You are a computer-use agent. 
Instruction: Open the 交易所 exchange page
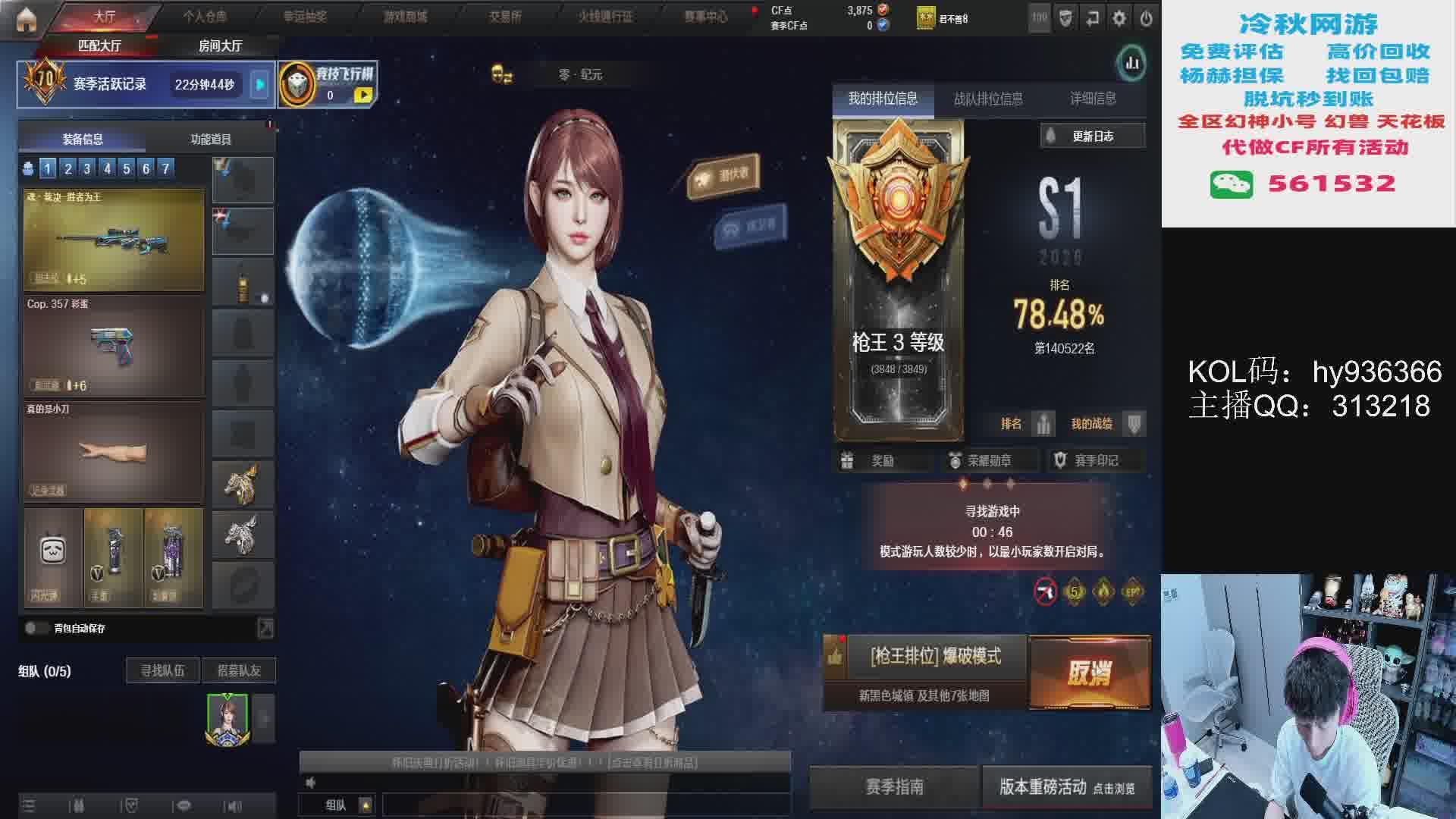point(505,16)
